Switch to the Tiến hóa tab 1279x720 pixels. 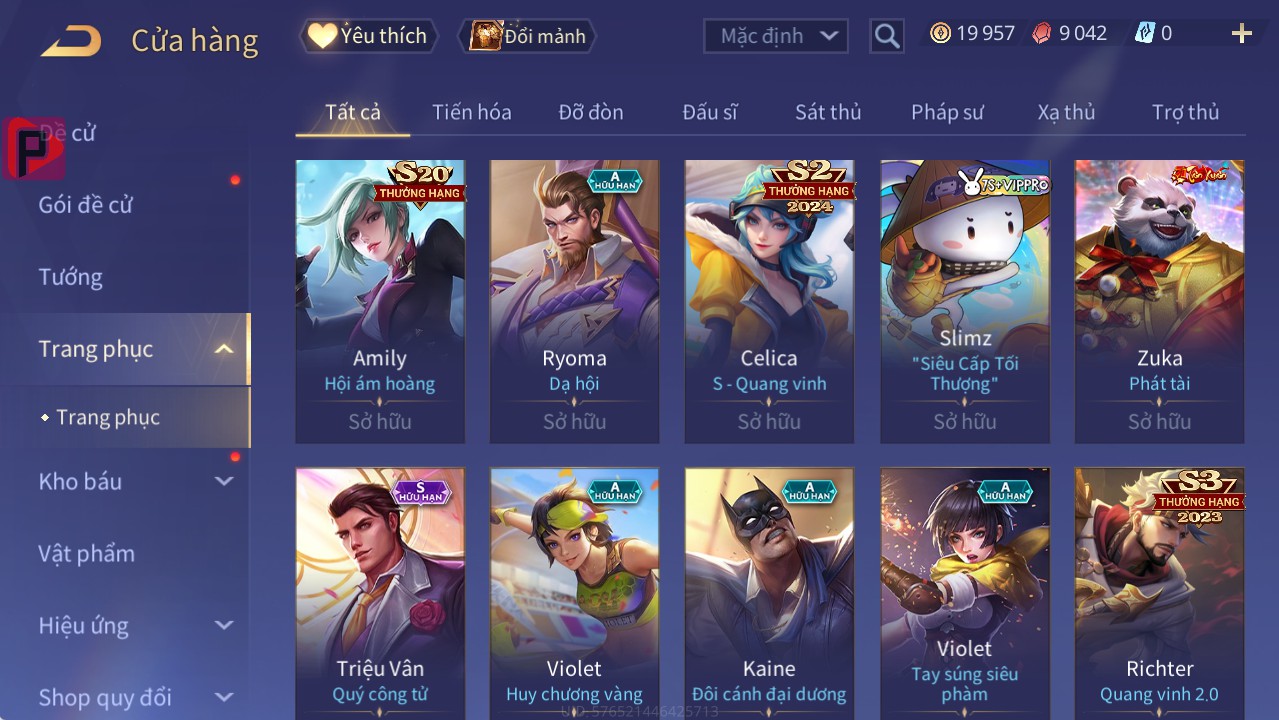click(471, 112)
